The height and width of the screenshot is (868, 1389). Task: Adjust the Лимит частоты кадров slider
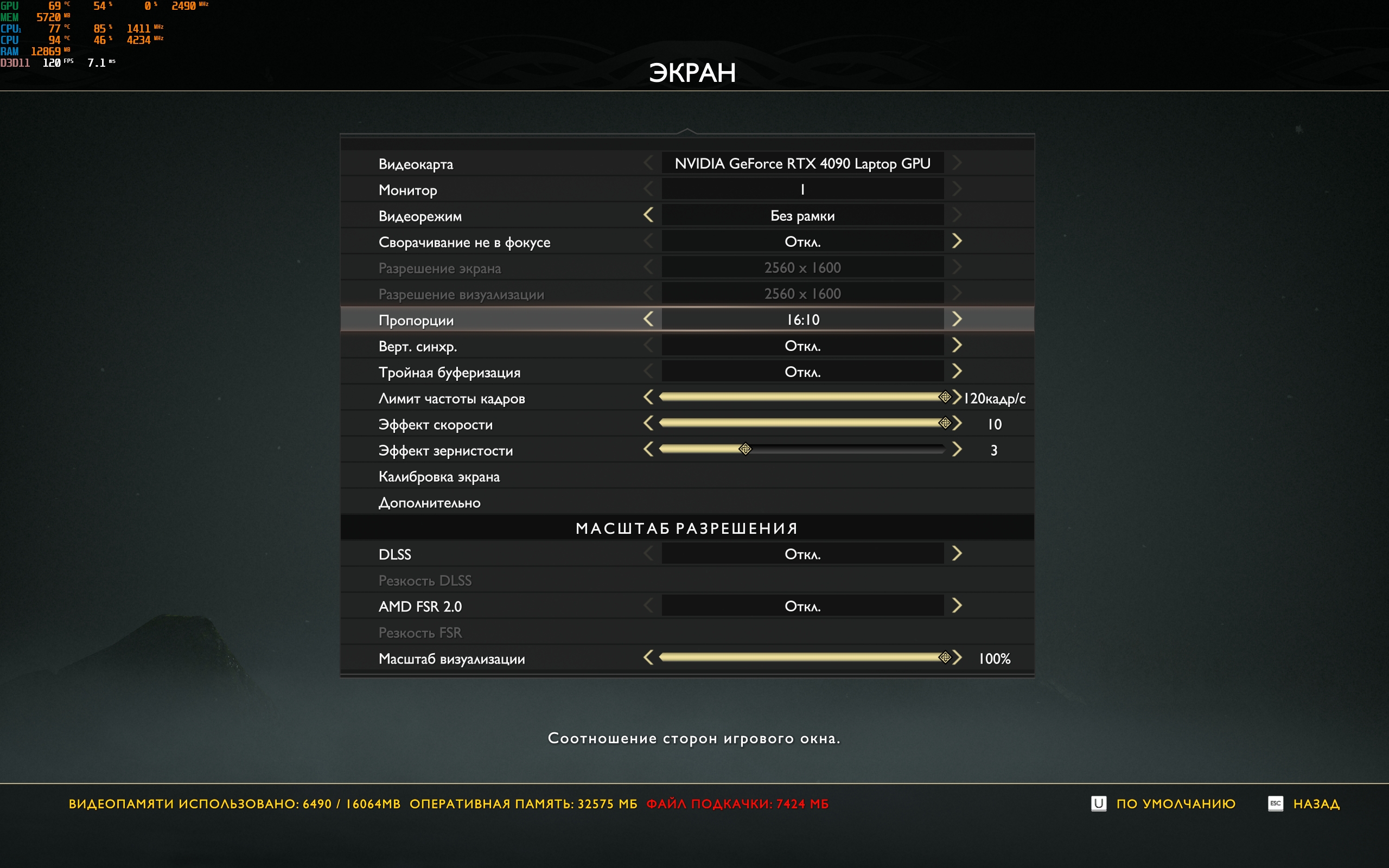tap(802, 397)
